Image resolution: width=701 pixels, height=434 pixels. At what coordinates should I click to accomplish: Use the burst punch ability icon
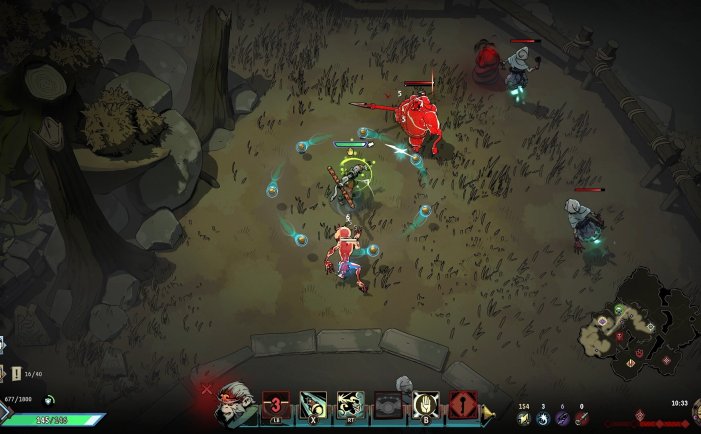tap(349, 404)
